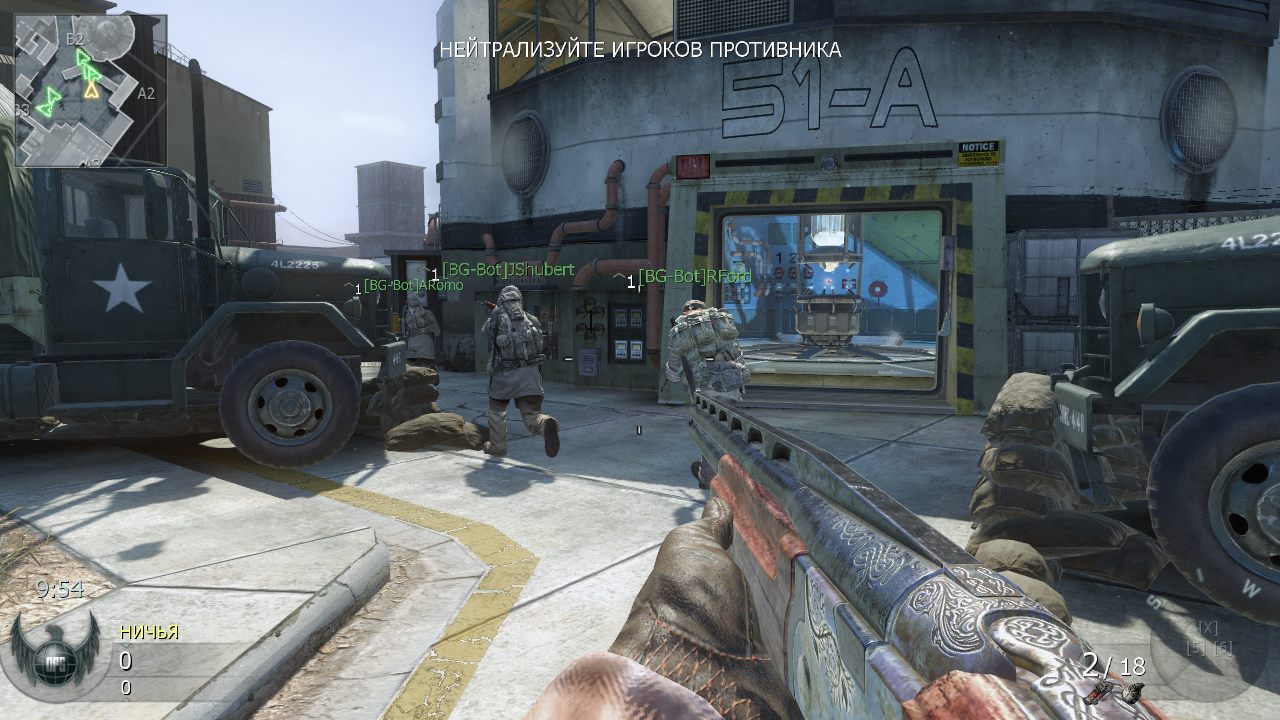Click the A2 grid label on the minimap
Image resolution: width=1280 pixels, height=720 pixels.
147,93
